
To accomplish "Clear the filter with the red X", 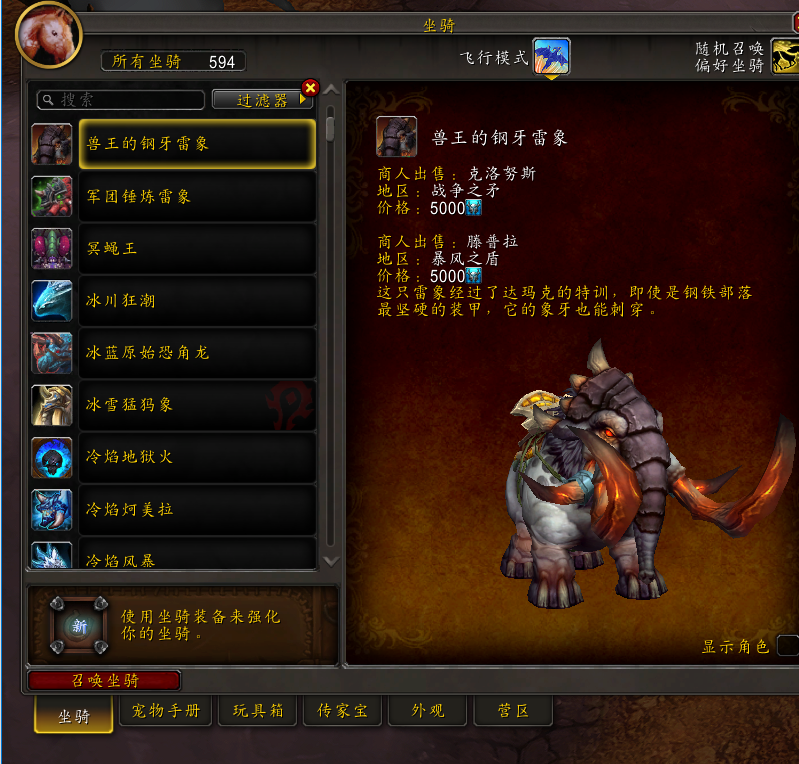I will [x=309, y=88].
